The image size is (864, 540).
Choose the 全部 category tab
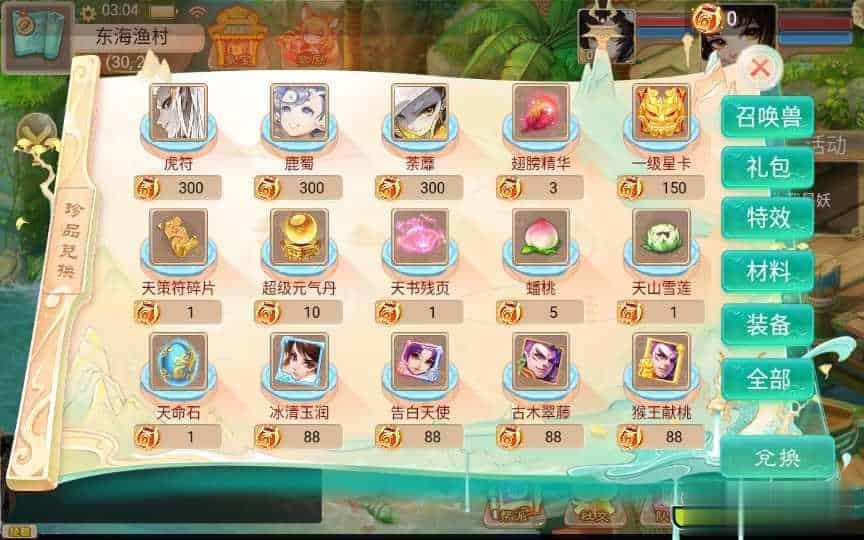(x=768, y=378)
